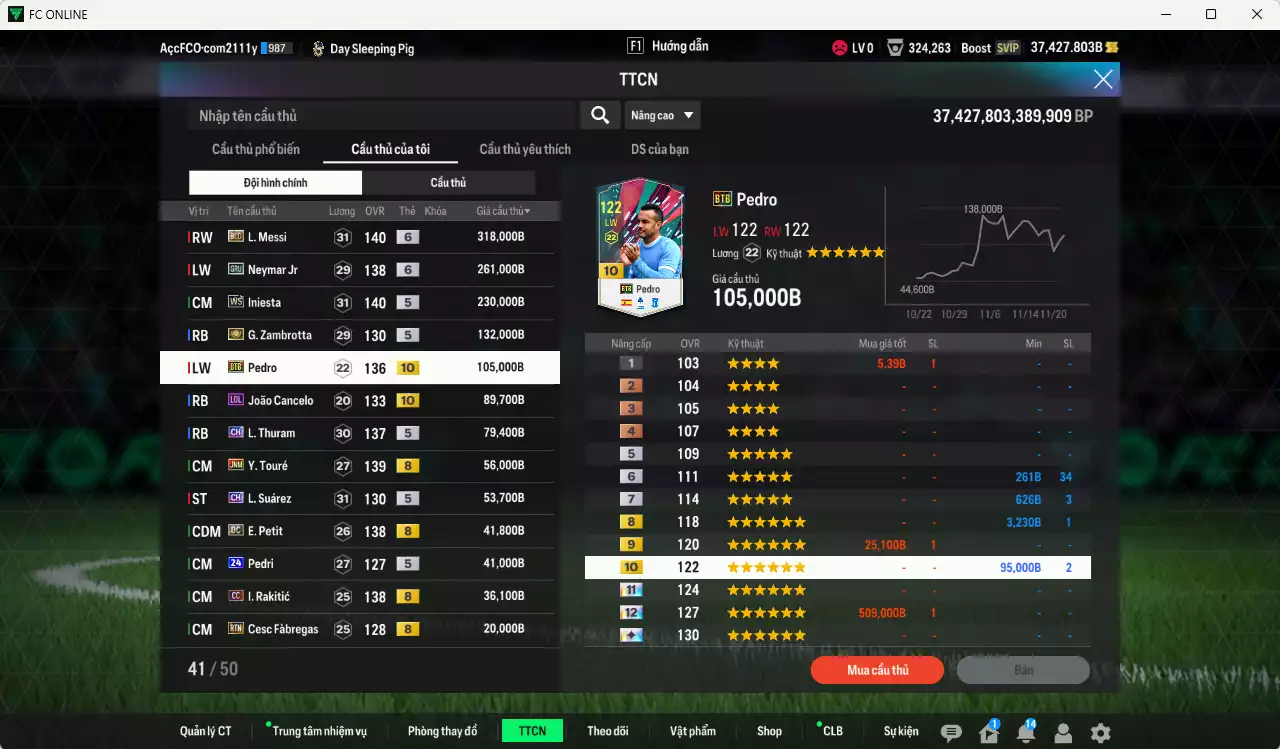Click the price history graph for Pedro

[x=985, y=248]
